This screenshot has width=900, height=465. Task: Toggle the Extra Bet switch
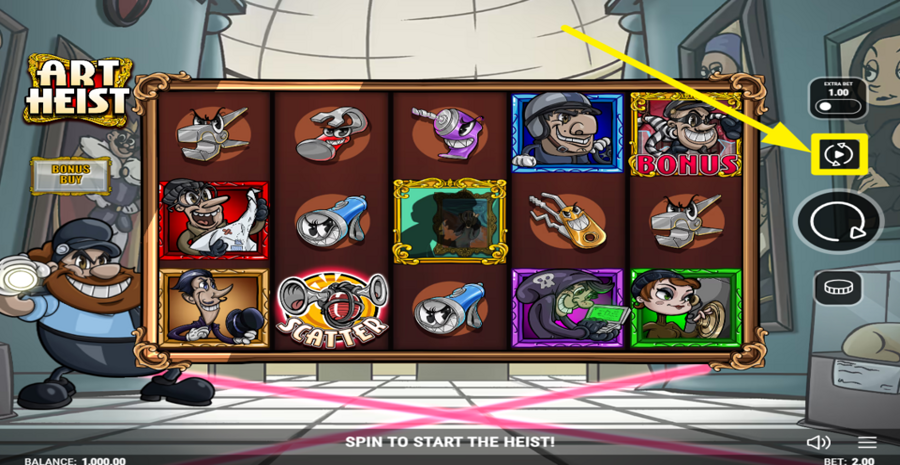[x=837, y=106]
